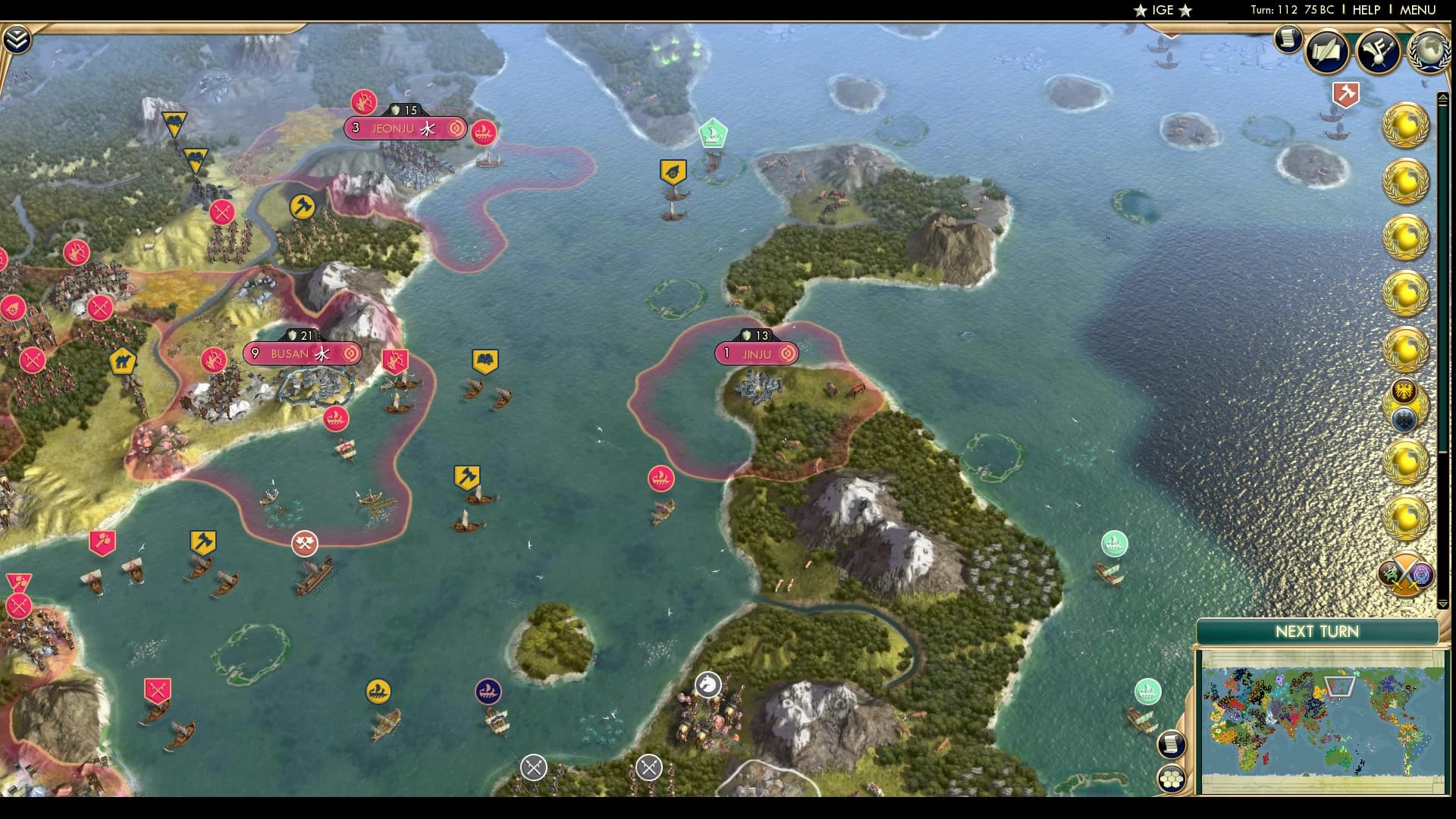Screen dimensions: 1456x819
Task: Open the MENU at top right
Action: (1420, 11)
